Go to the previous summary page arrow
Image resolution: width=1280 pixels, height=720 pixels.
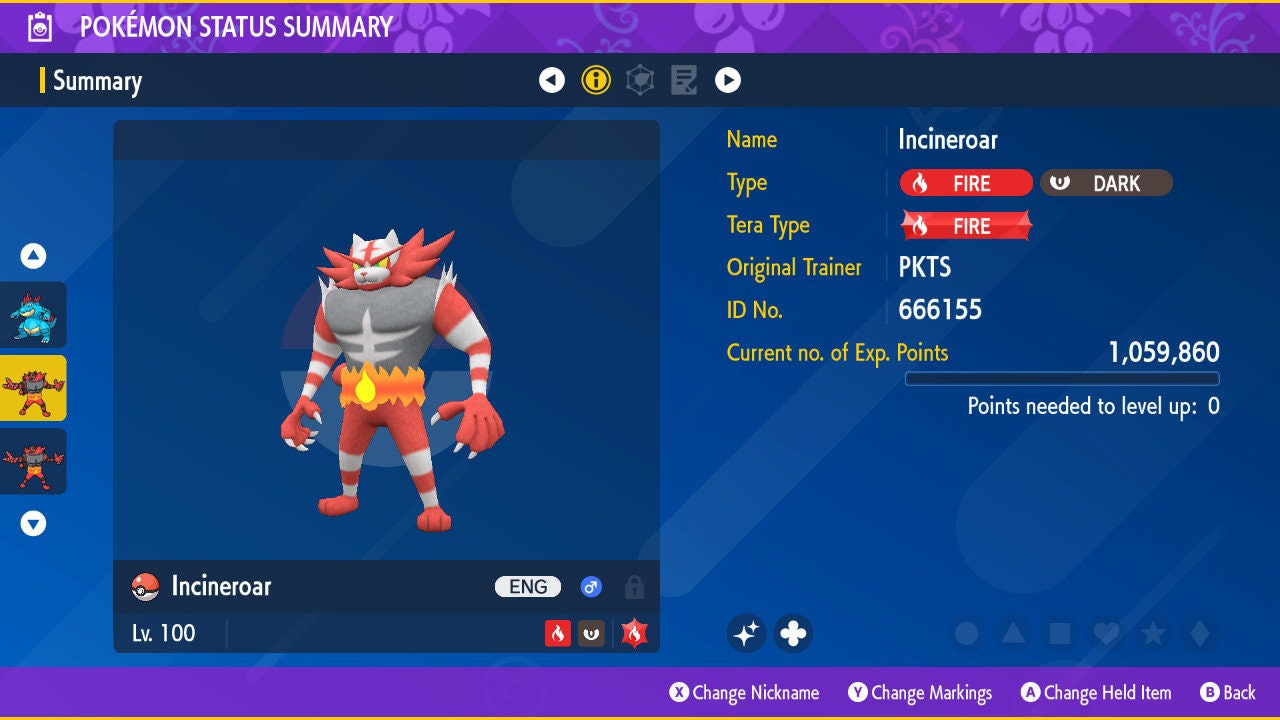click(x=552, y=80)
